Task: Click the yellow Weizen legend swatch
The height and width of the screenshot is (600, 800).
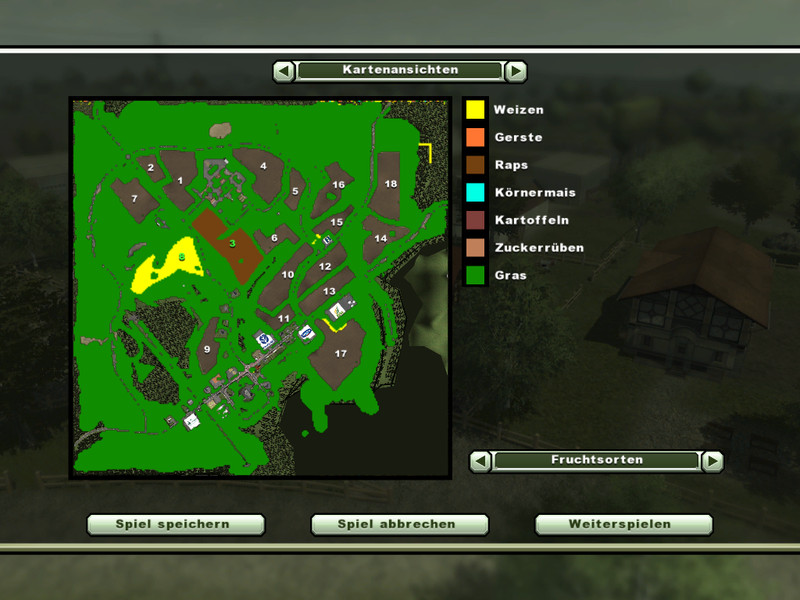Action: coord(475,109)
